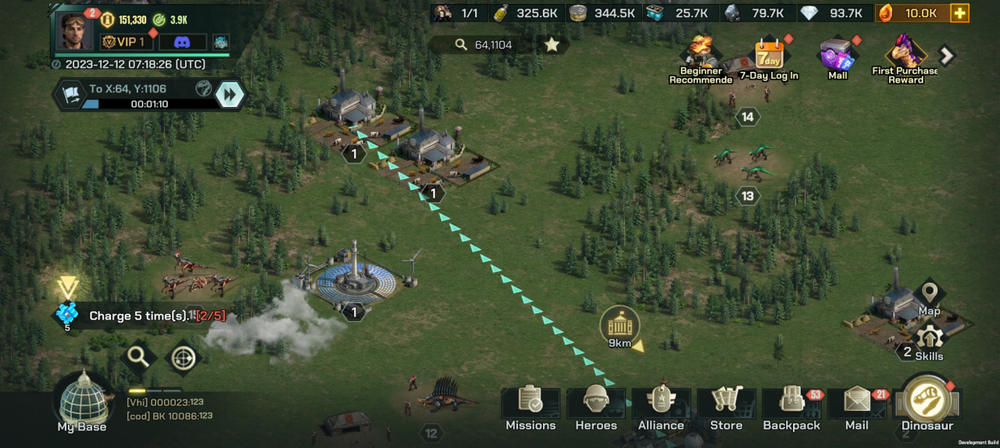Add more gold with the plus button
This screenshot has height=448, width=1000.
point(960,13)
